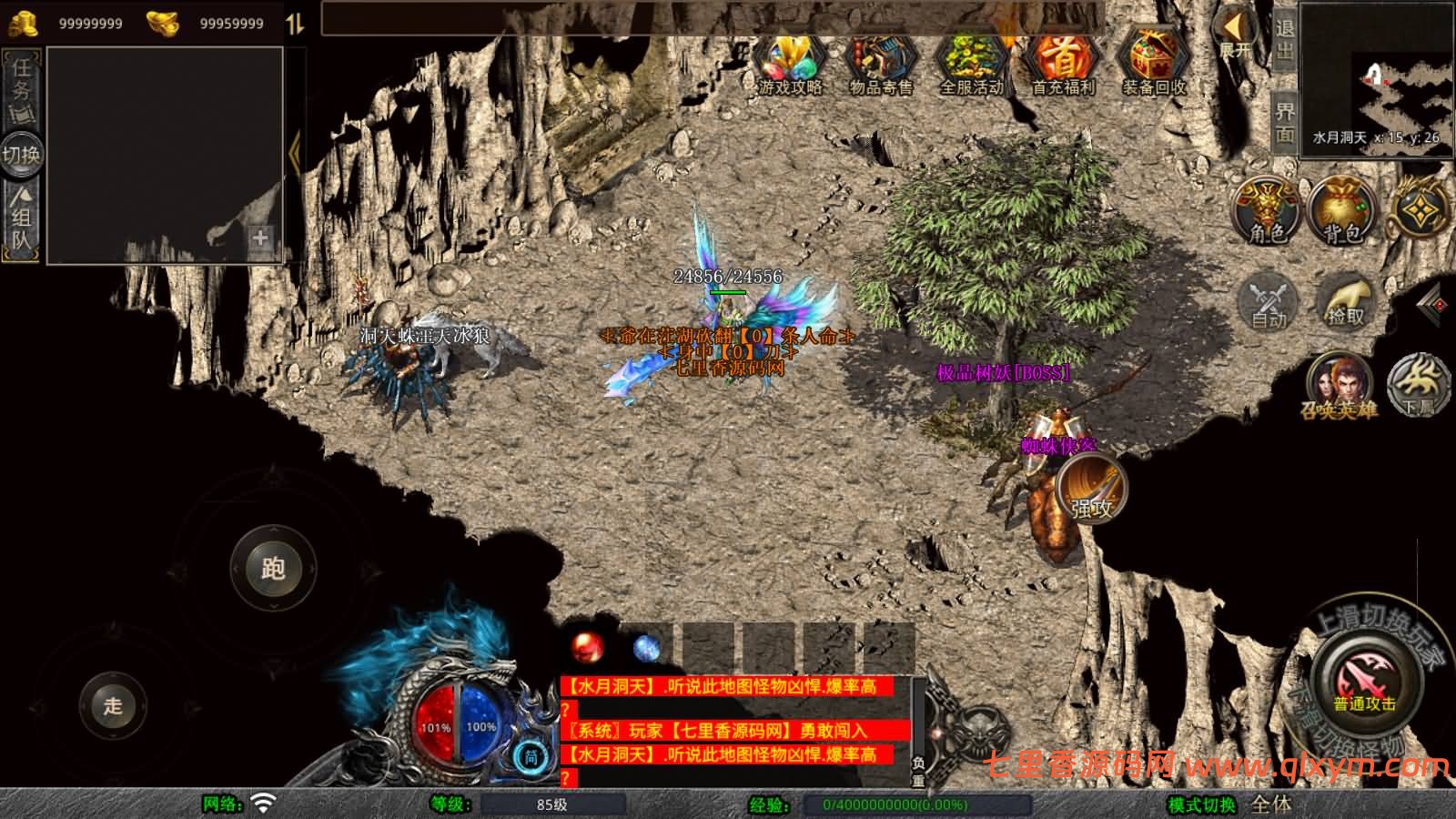Open the 角色 character sheet

click(1267, 211)
